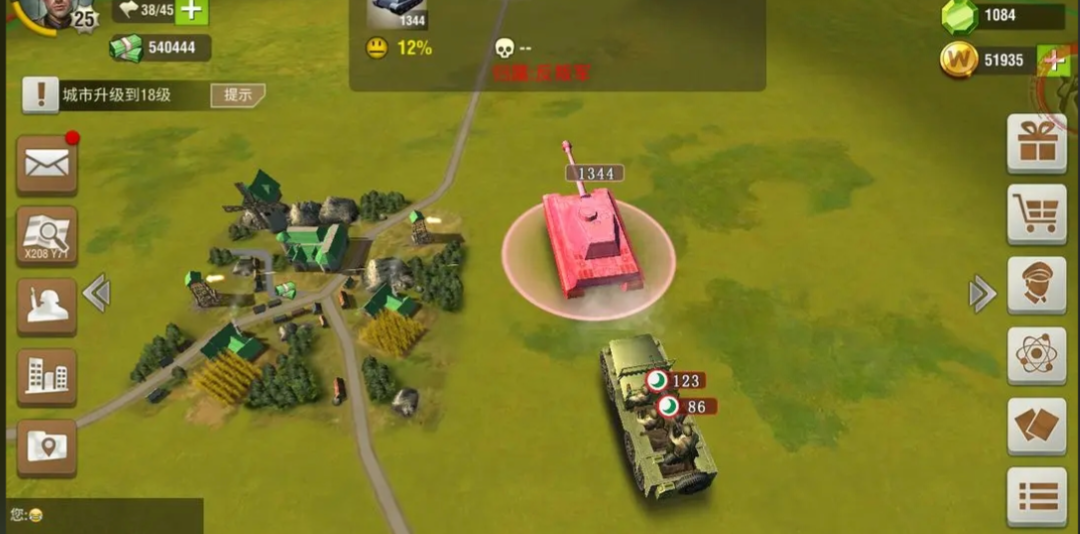Image resolution: width=1080 pixels, height=534 pixels.
Task: Collapse the left side panel arrow
Action: tap(96, 294)
